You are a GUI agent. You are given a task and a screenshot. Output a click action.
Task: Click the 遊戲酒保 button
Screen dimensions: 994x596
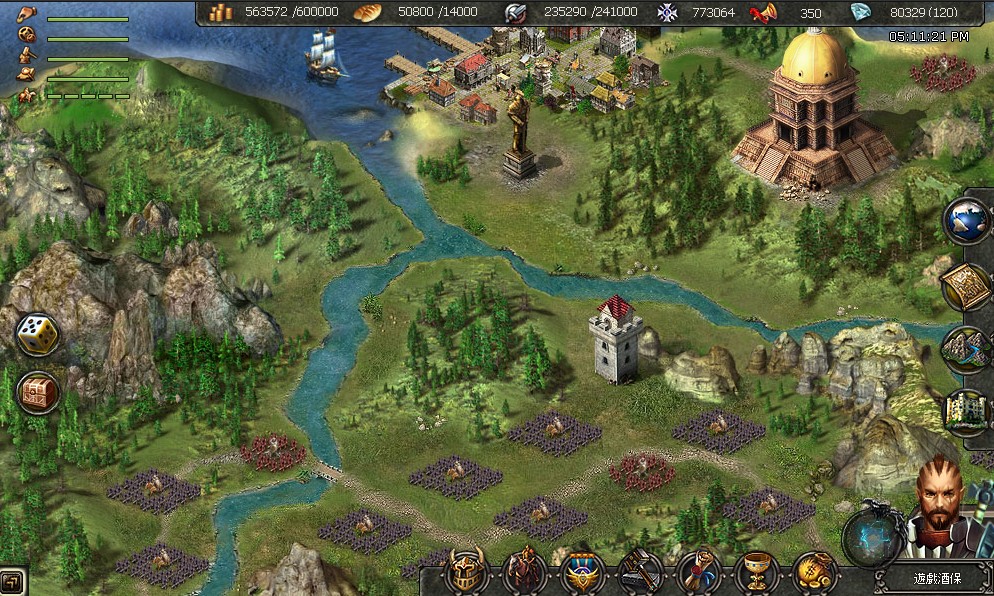pyautogui.click(x=933, y=578)
